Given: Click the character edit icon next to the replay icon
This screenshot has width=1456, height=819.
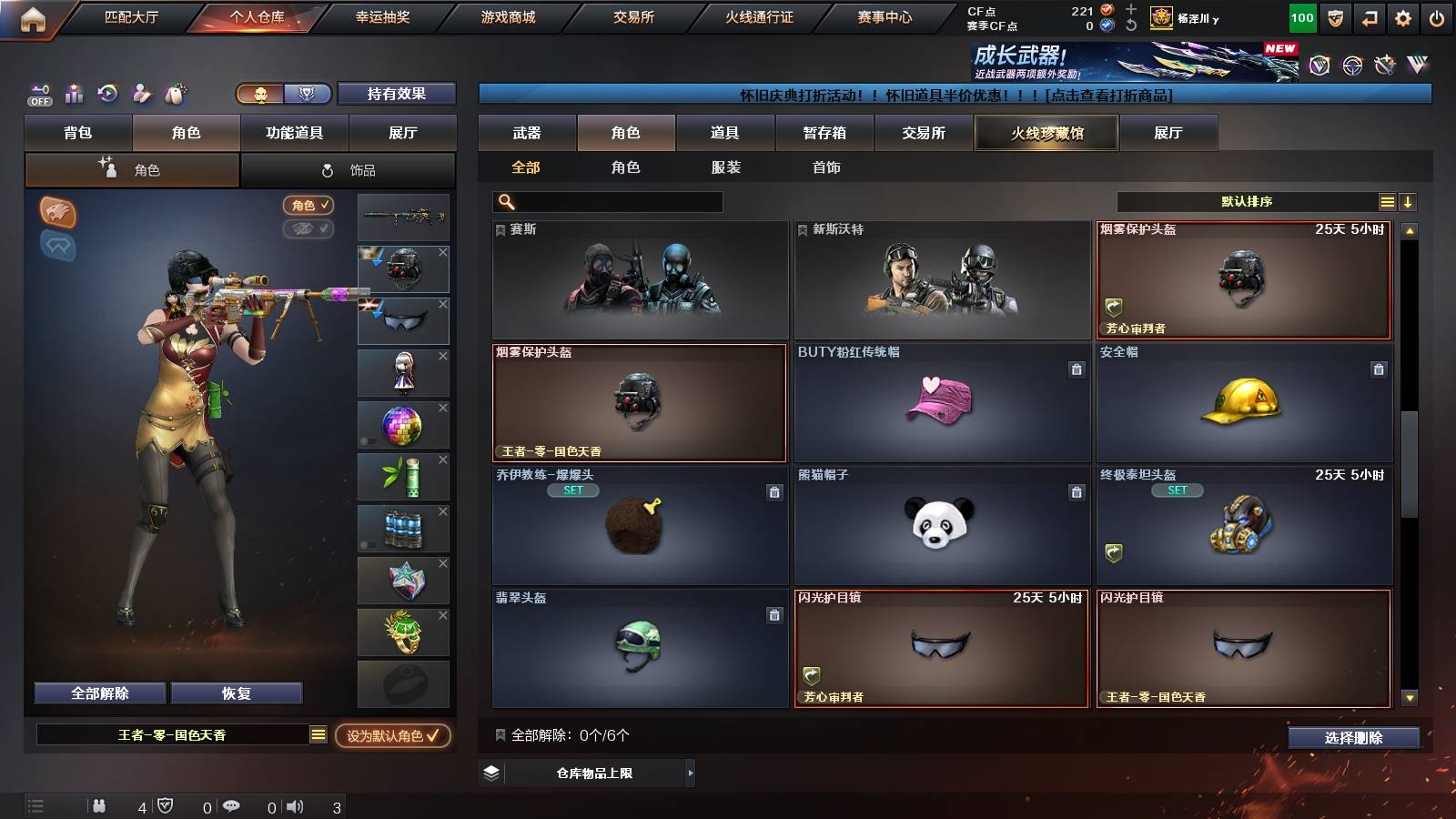Looking at the screenshot, I should 141,91.
